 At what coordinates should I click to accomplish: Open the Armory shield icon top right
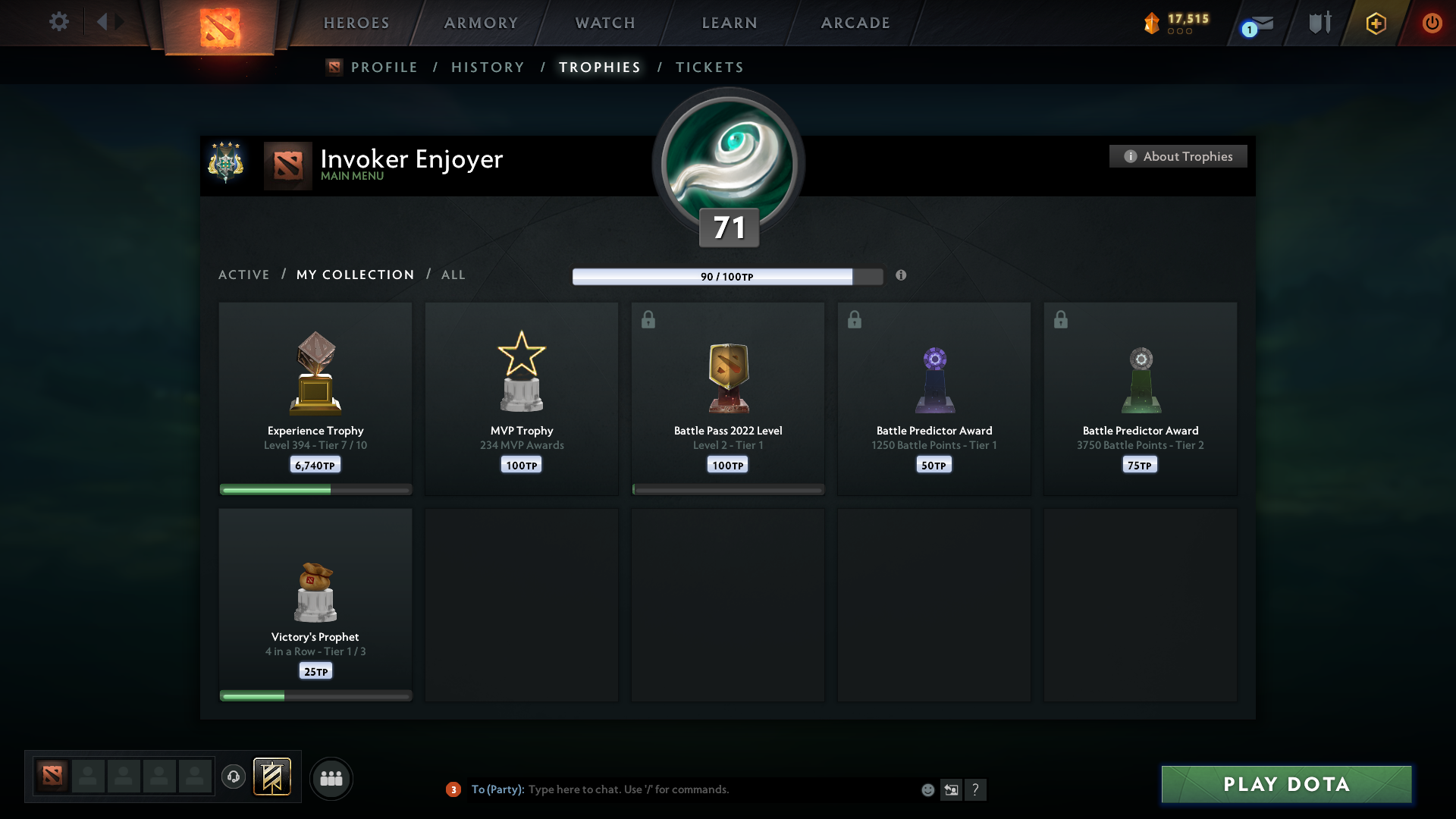coord(1319,22)
